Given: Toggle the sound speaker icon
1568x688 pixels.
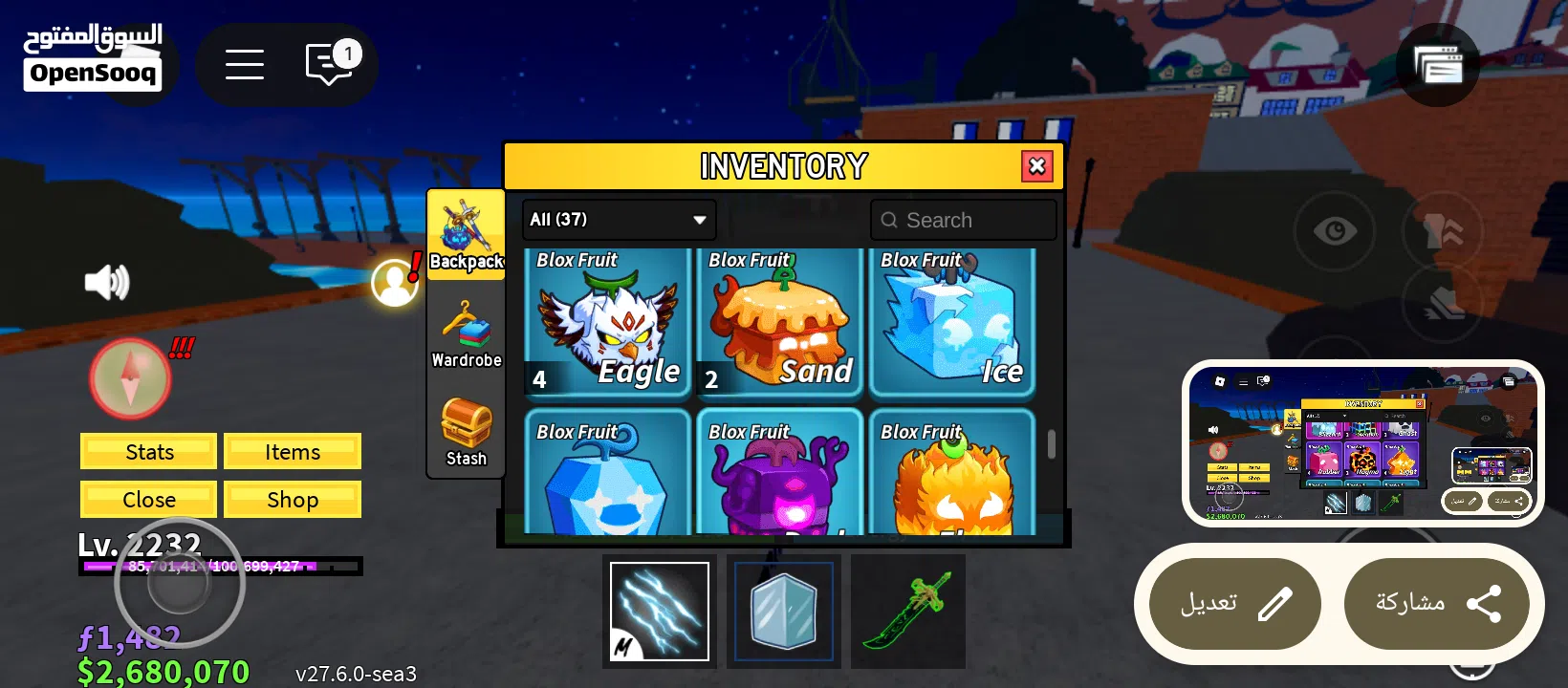Looking at the screenshot, I should (107, 282).
